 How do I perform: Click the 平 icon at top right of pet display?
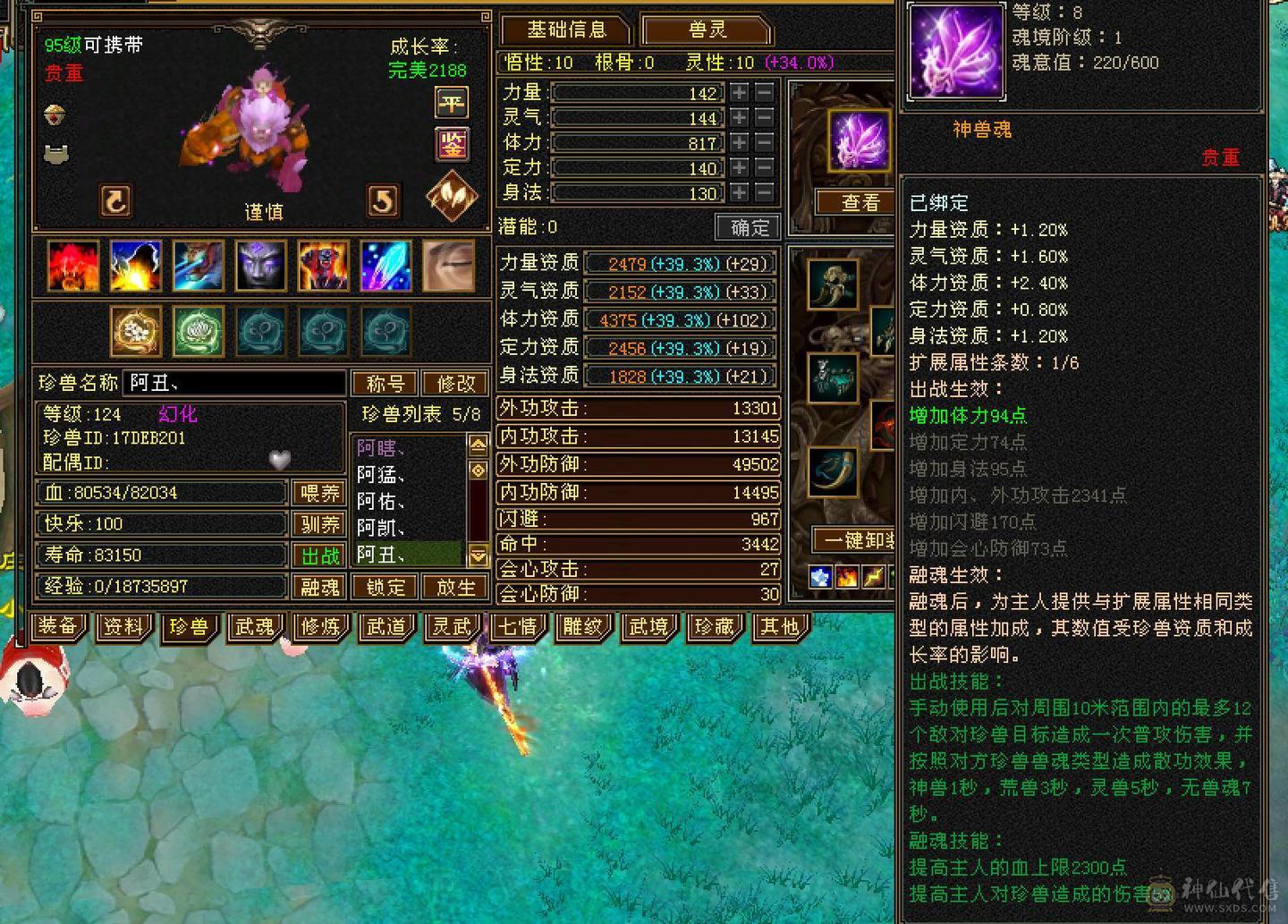click(452, 103)
